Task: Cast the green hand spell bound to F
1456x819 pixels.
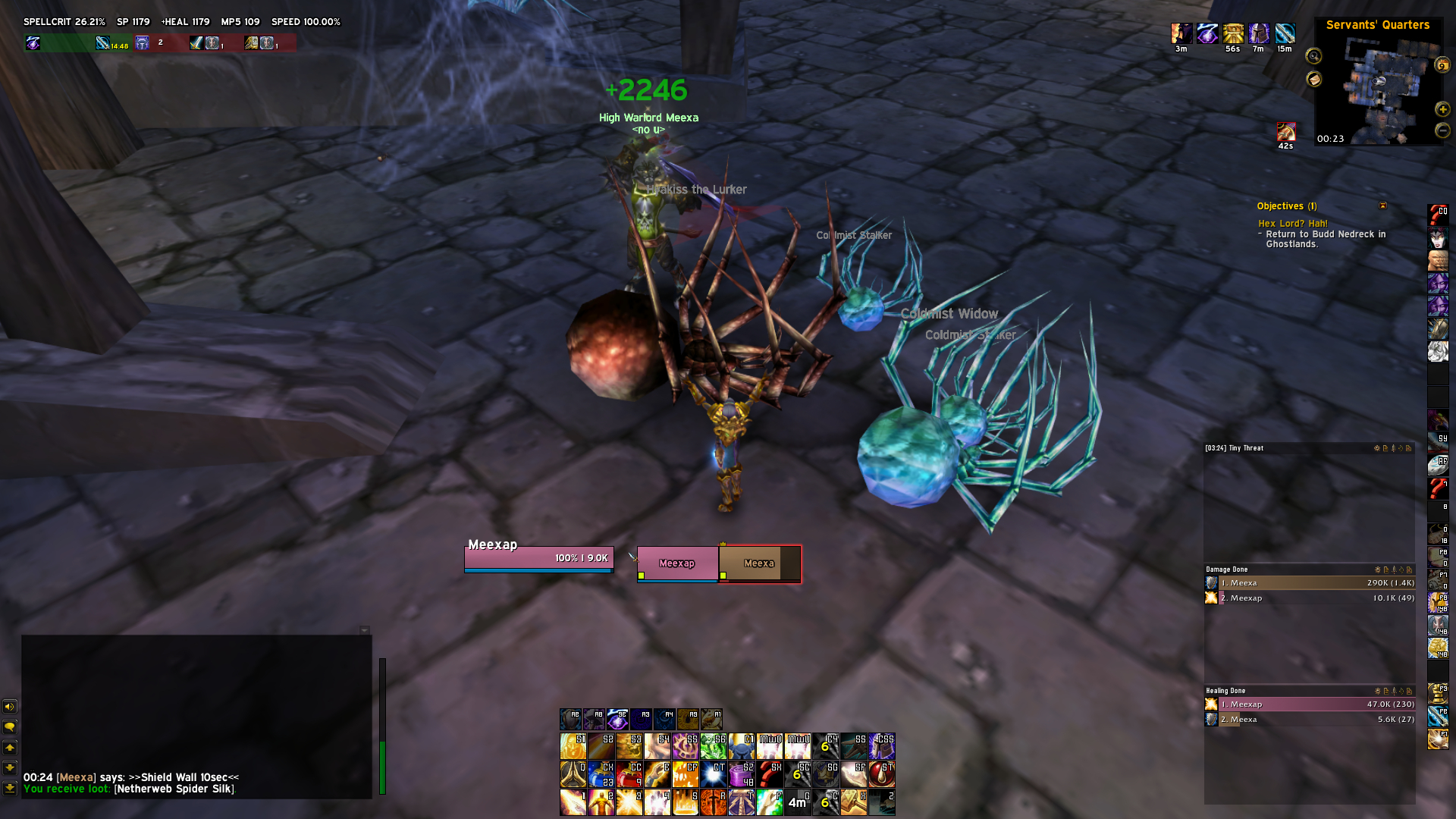Action: point(769,802)
